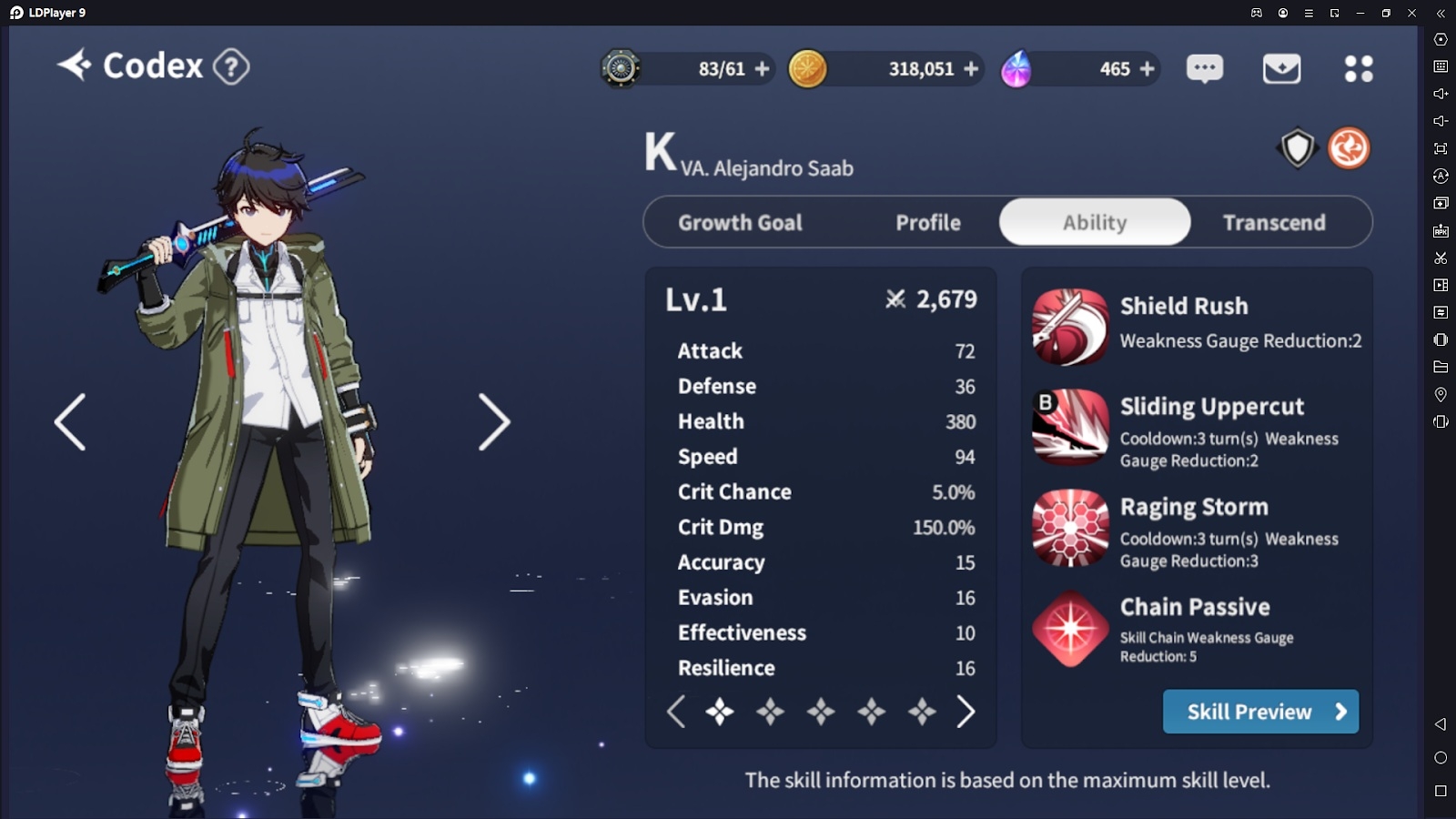This screenshot has height=819, width=1456.
Task: Go back from the Codex screen
Action: pyautogui.click(x=75, y=66)
